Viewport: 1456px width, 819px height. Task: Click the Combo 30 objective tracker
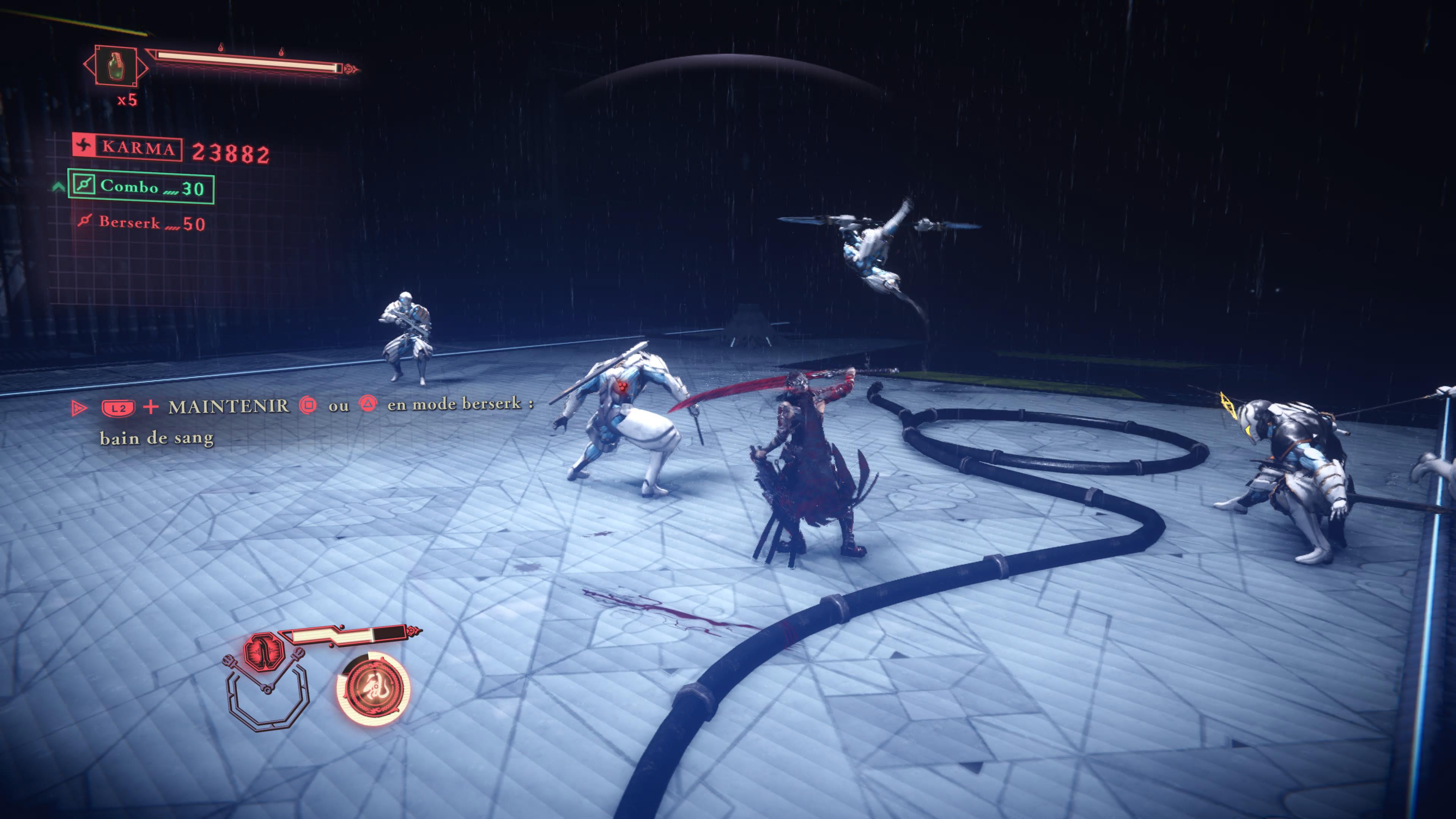(141, 187)
